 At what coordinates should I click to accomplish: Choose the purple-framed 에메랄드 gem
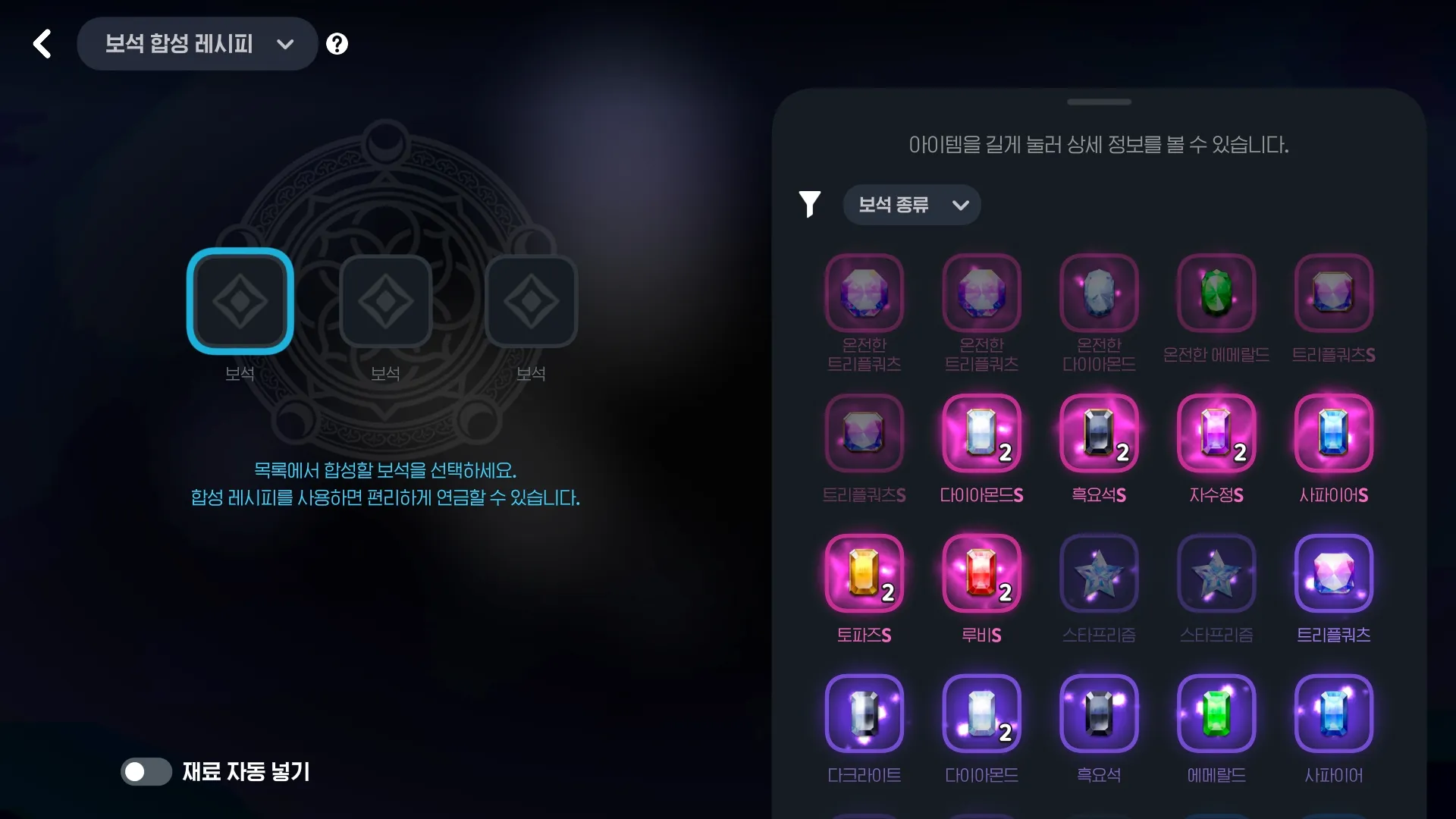pyautogui.click(x=1216, y=714)
